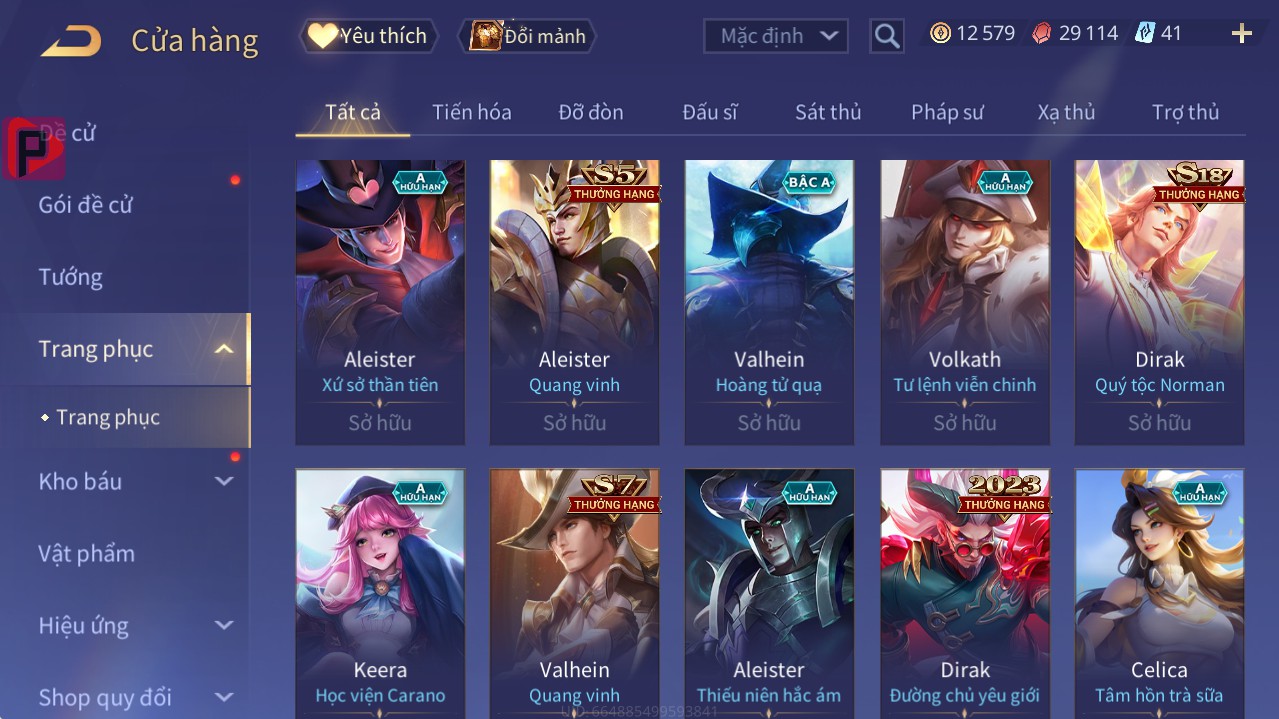Image resolution: width=1279 pixels, height=719 pixels.
Task: Switch to the Tiến hóa tab
Action: [x=471, y=112]
